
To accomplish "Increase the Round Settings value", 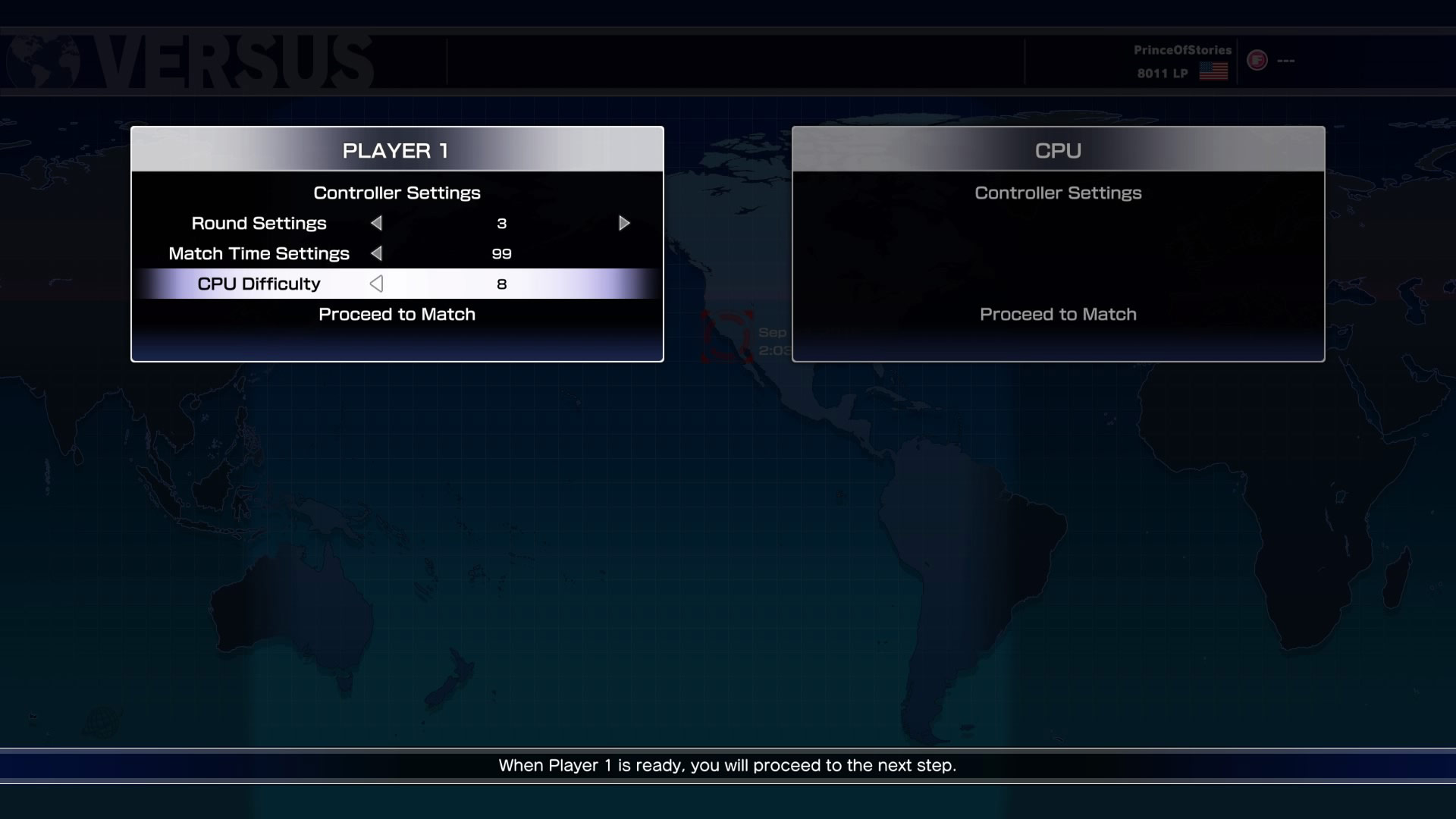I will 624,223.
